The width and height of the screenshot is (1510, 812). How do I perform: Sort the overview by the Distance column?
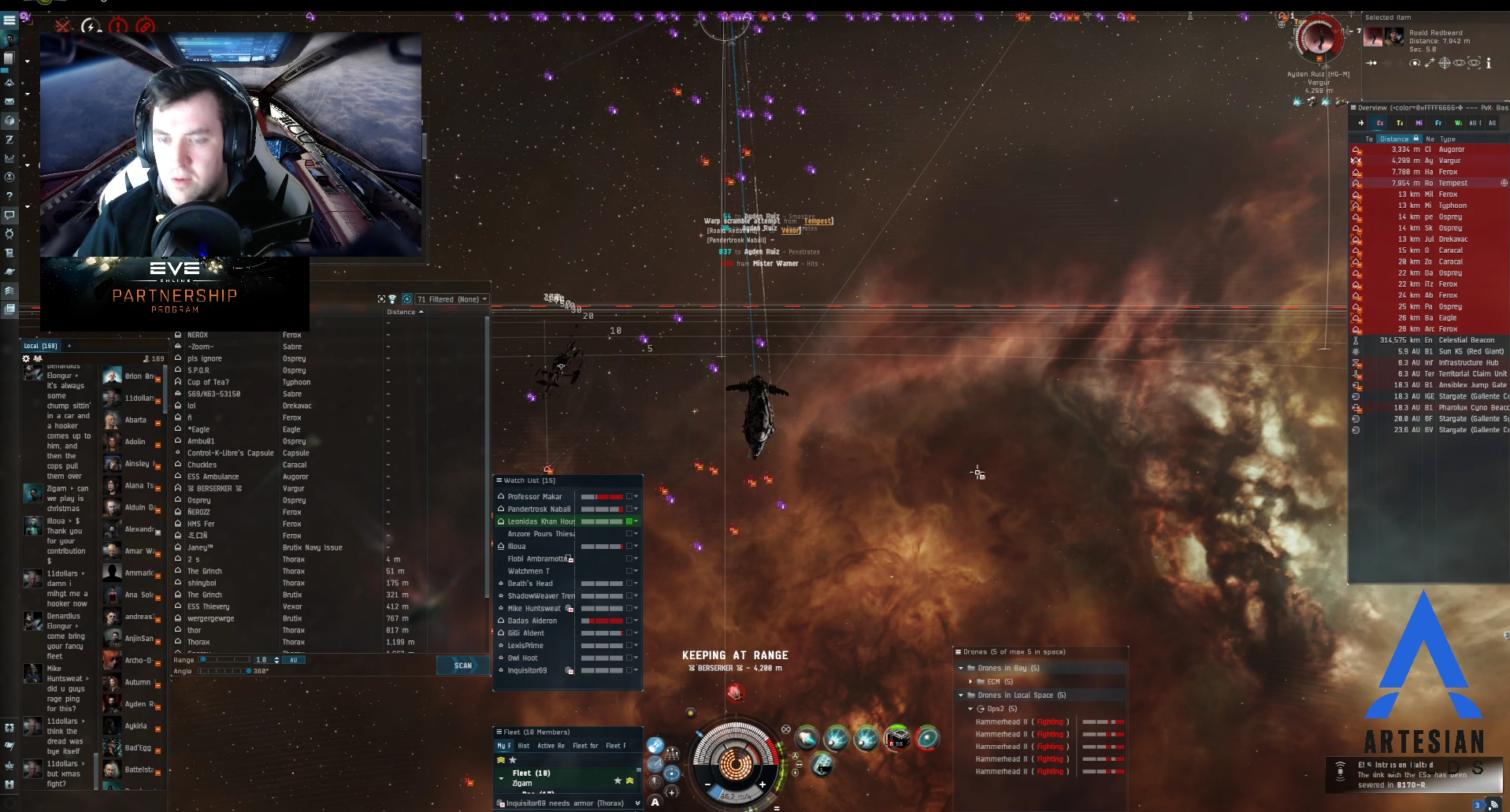pyautogui.click(x=1394, y=139)
